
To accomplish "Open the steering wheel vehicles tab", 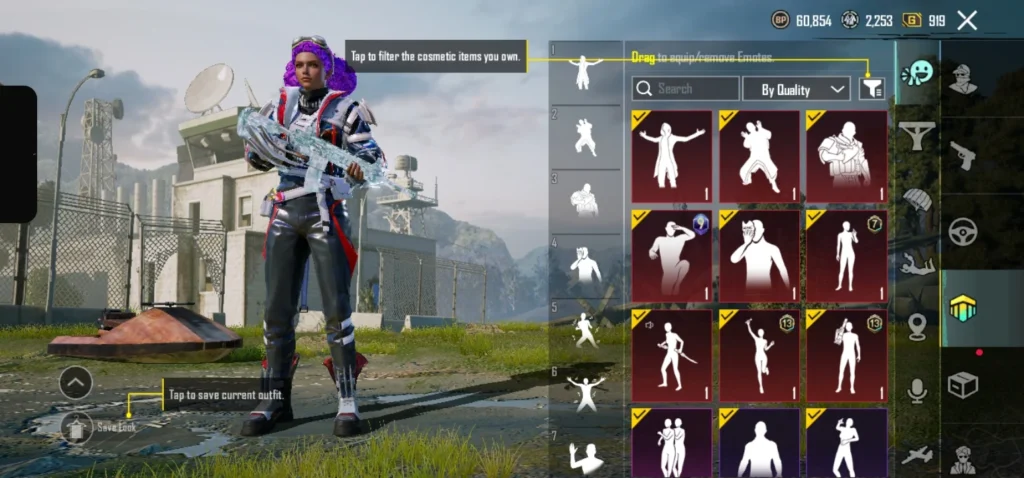I will 963,231.
